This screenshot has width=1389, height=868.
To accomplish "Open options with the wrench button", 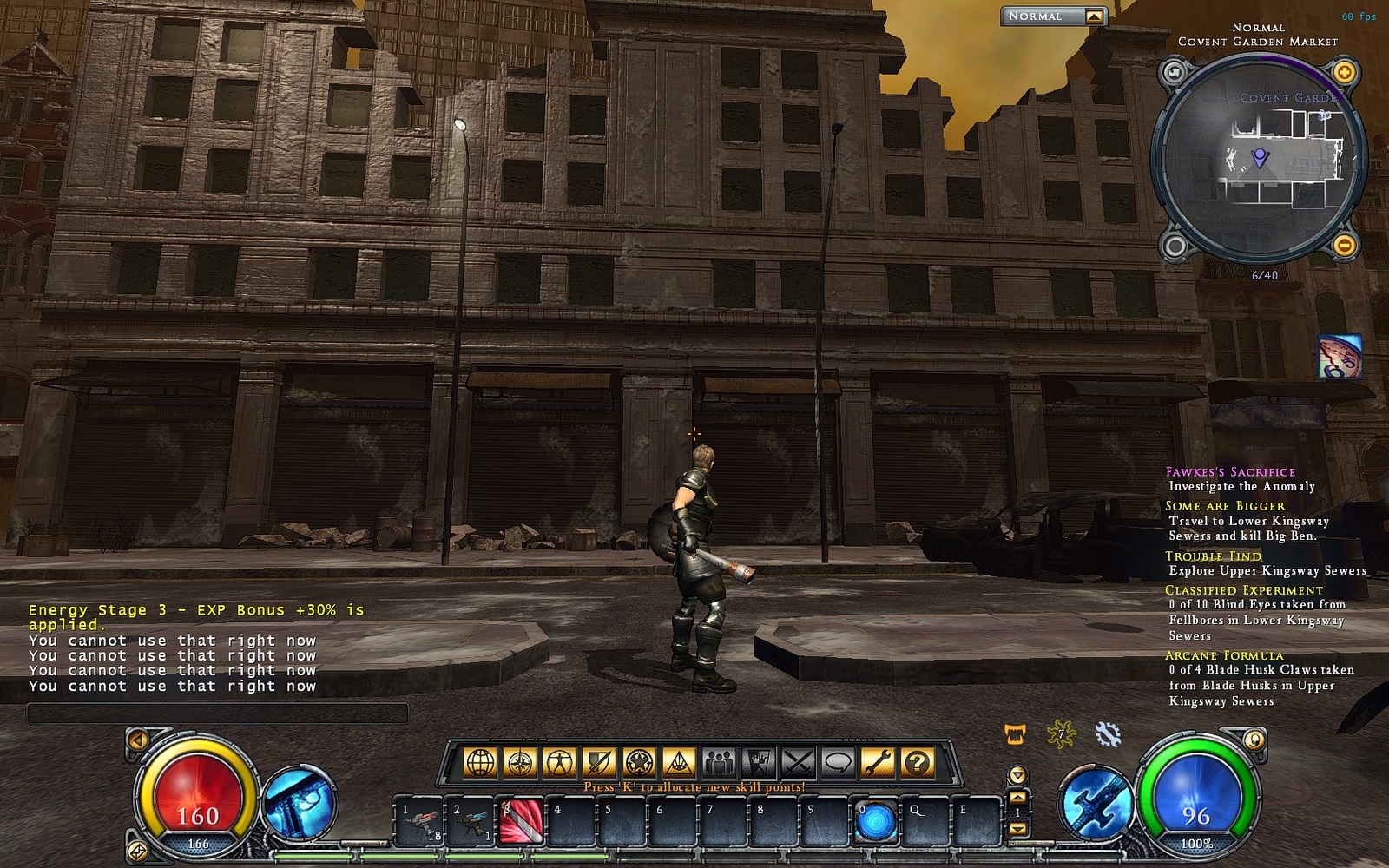I will pos(878,763).
